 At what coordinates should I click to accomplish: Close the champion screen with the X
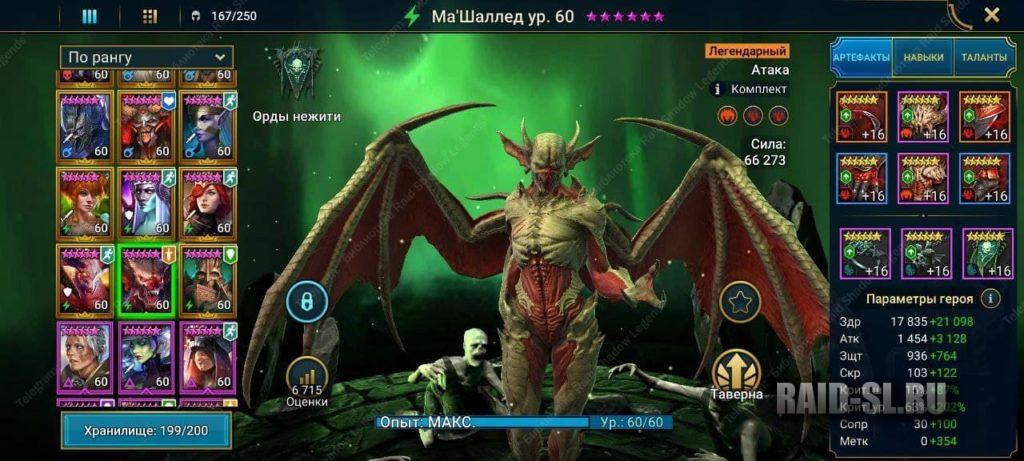(991, 15)
